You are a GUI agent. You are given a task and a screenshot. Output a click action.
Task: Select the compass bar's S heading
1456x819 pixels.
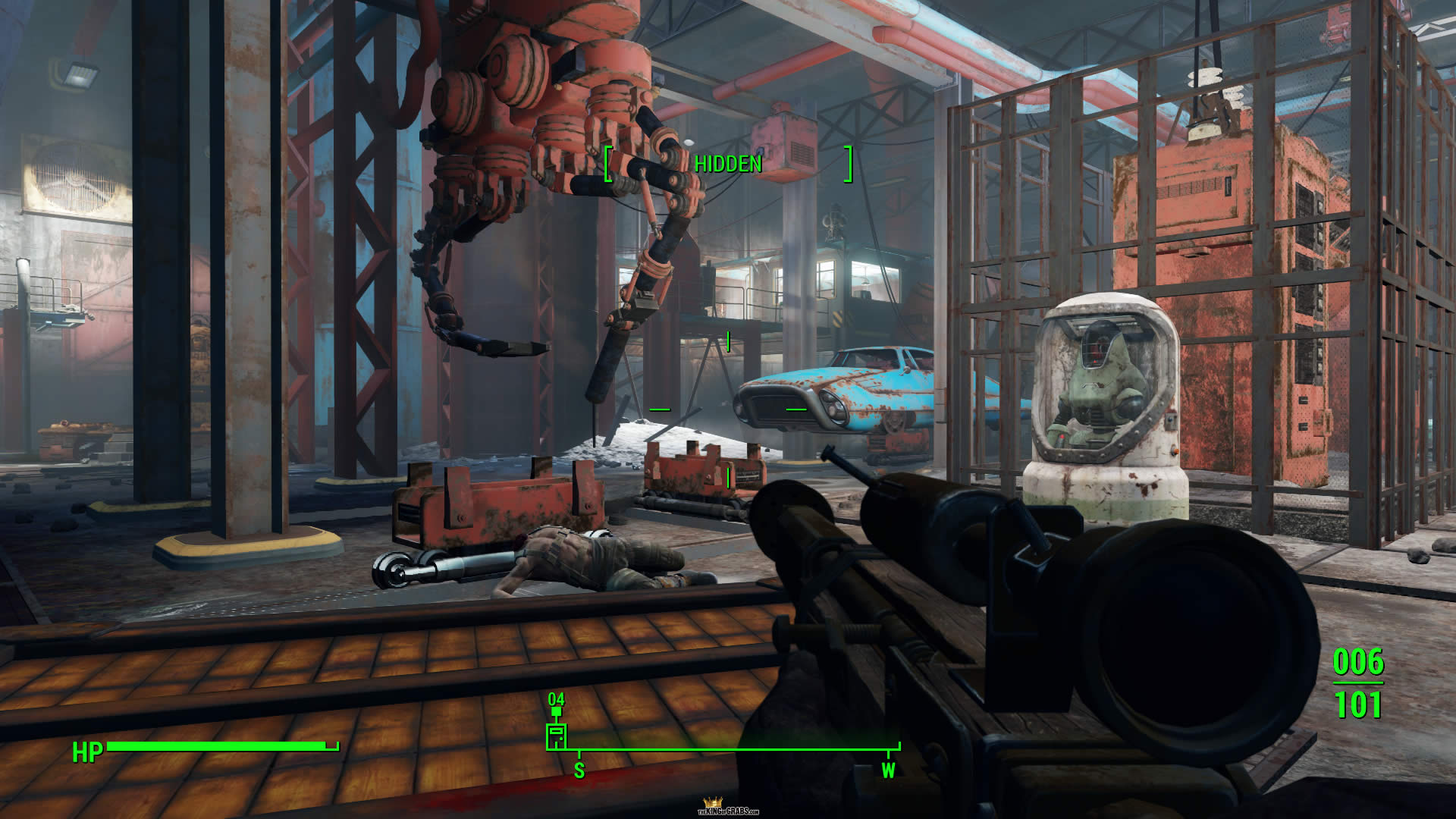click(x=579, y=770)
